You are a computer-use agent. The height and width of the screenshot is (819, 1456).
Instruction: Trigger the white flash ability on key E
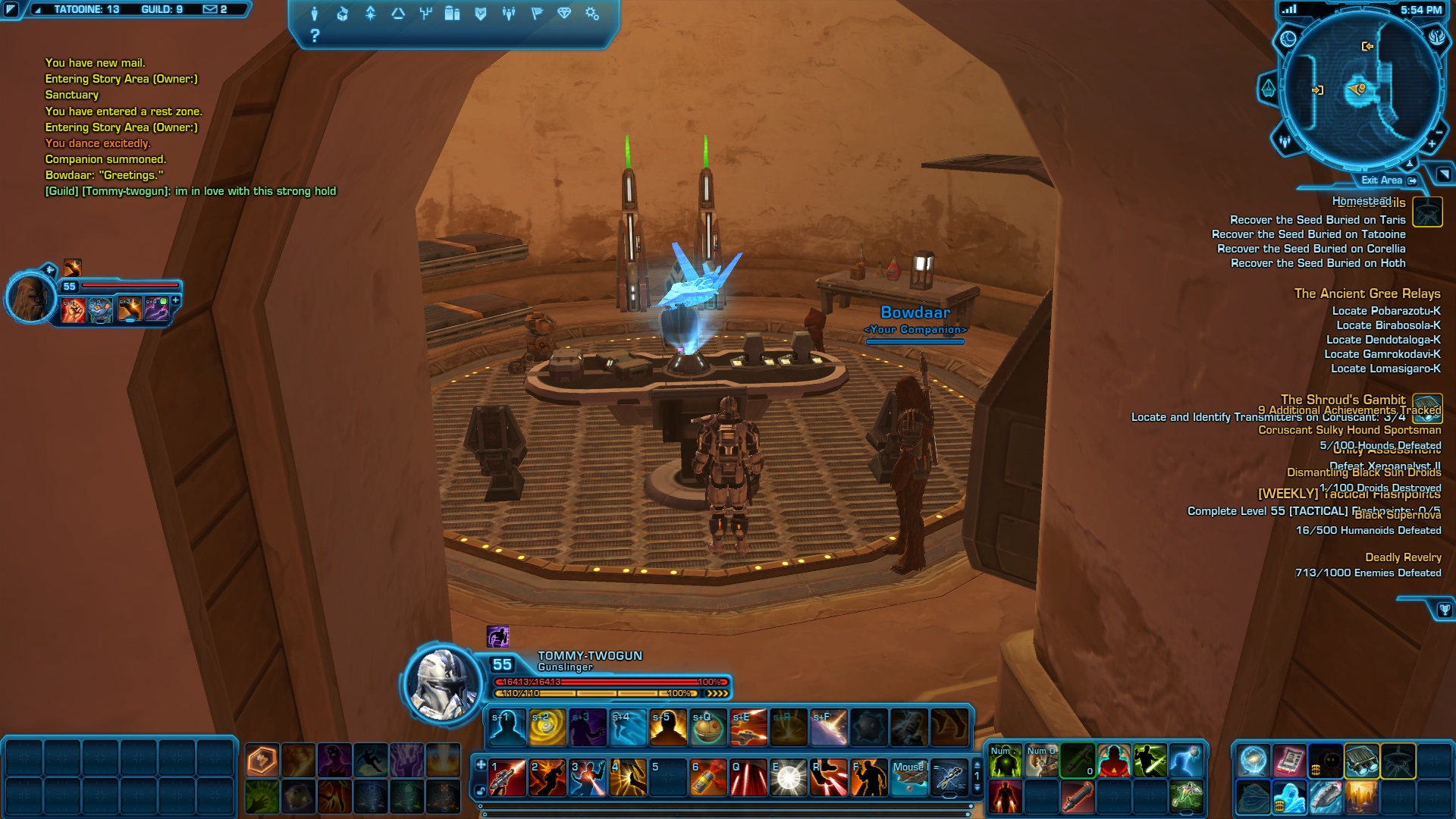(x=789, y=778)
